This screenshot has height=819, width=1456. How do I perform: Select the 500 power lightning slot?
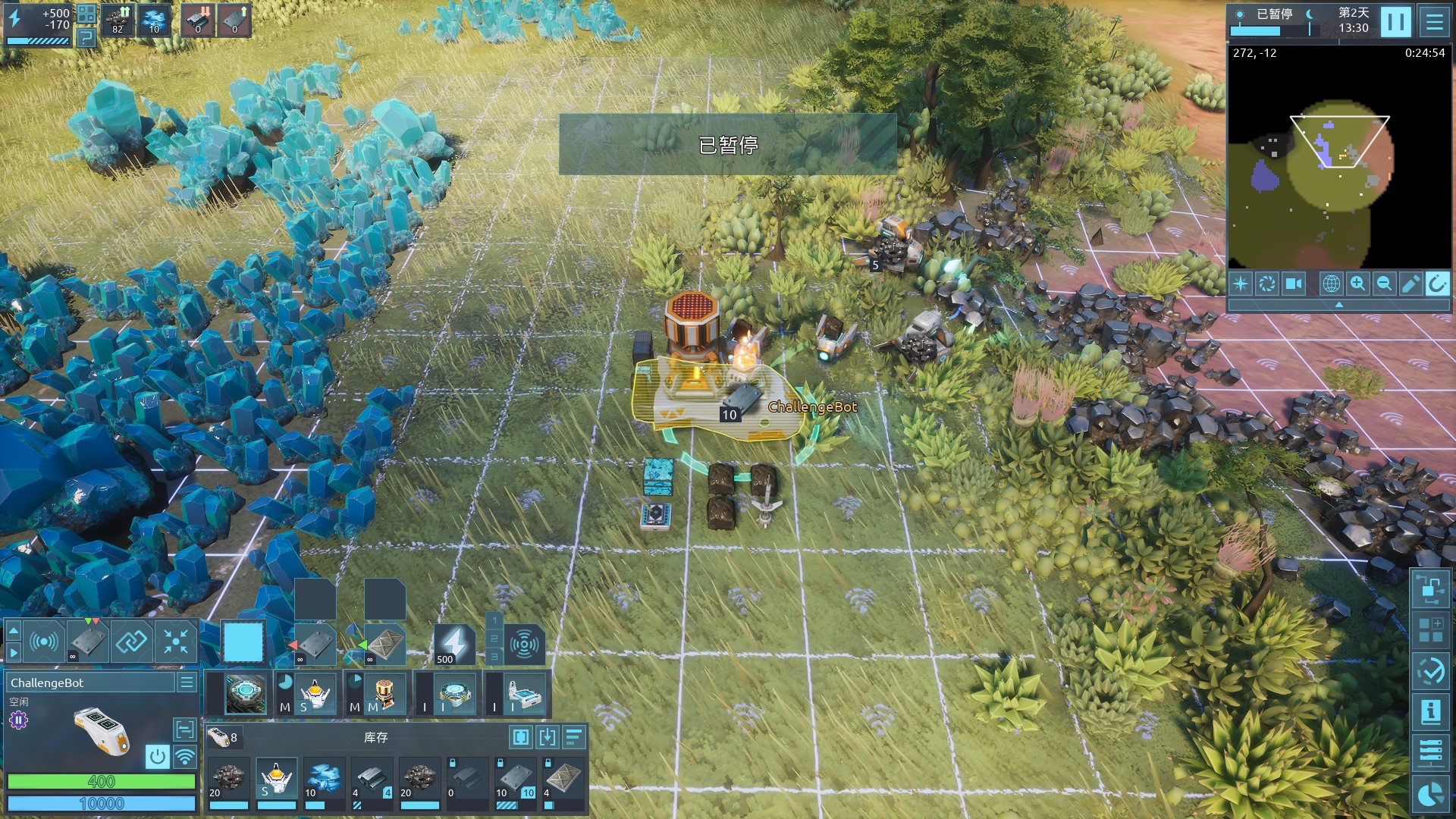tap(453, 645)
